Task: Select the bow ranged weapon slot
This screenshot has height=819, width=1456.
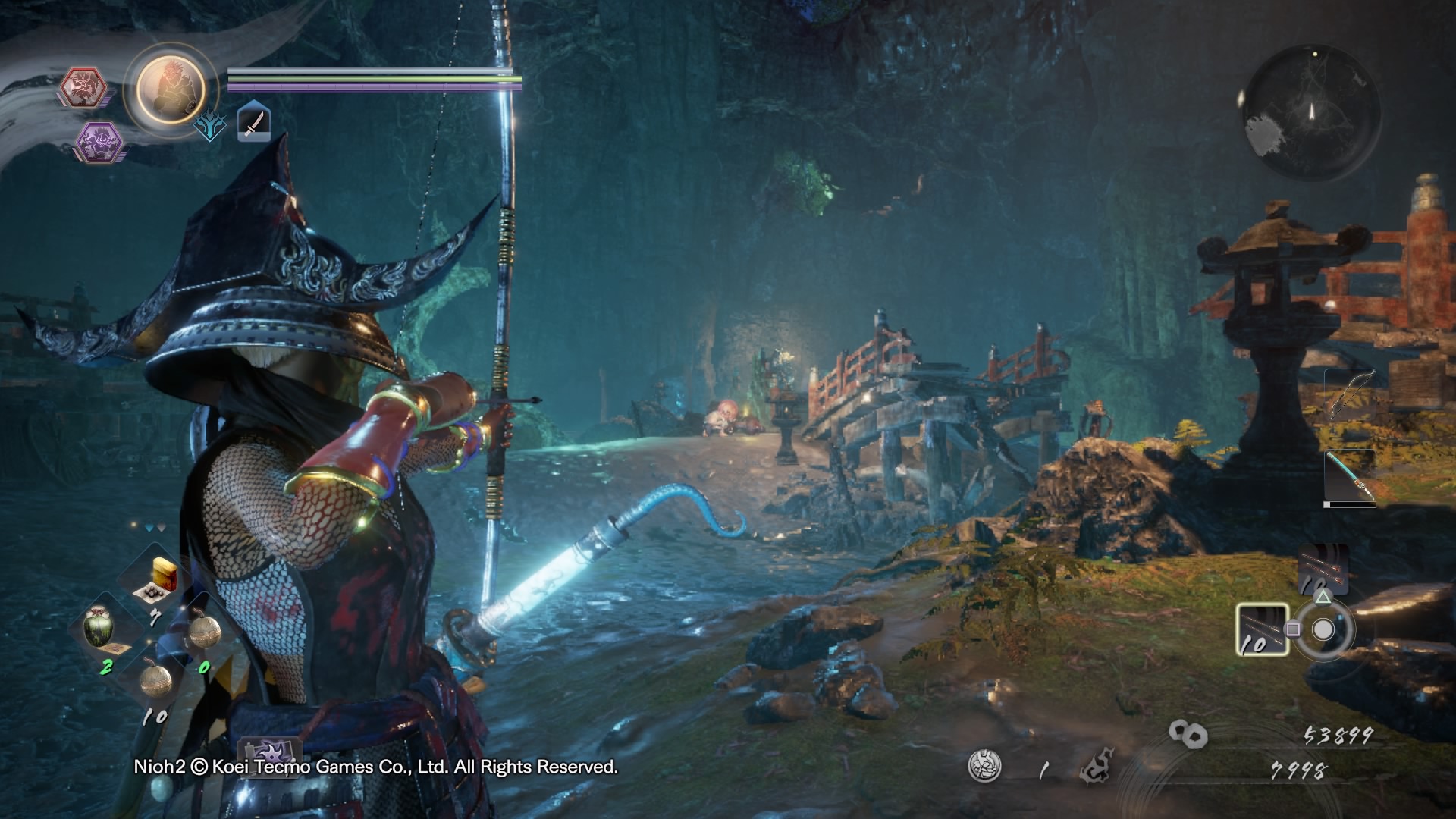Action: (1350, 395)
